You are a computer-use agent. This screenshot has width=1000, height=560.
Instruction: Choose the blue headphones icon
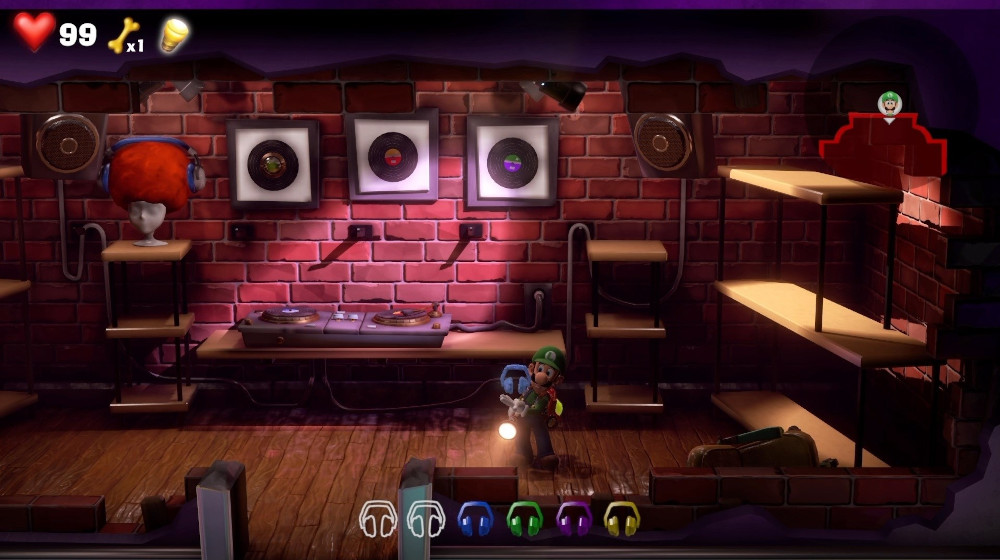475,518
